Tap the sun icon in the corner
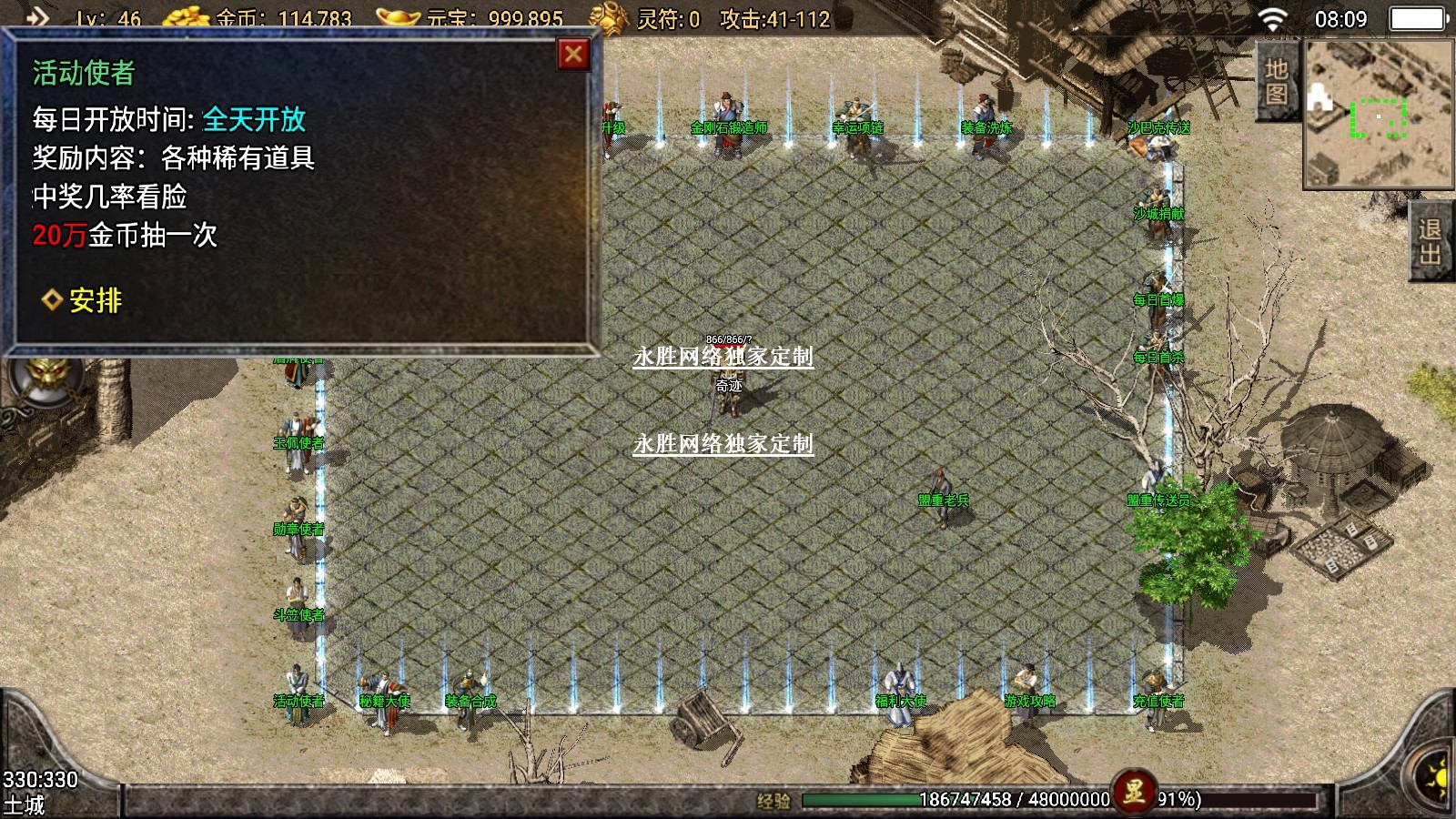 pos(1436,779)
